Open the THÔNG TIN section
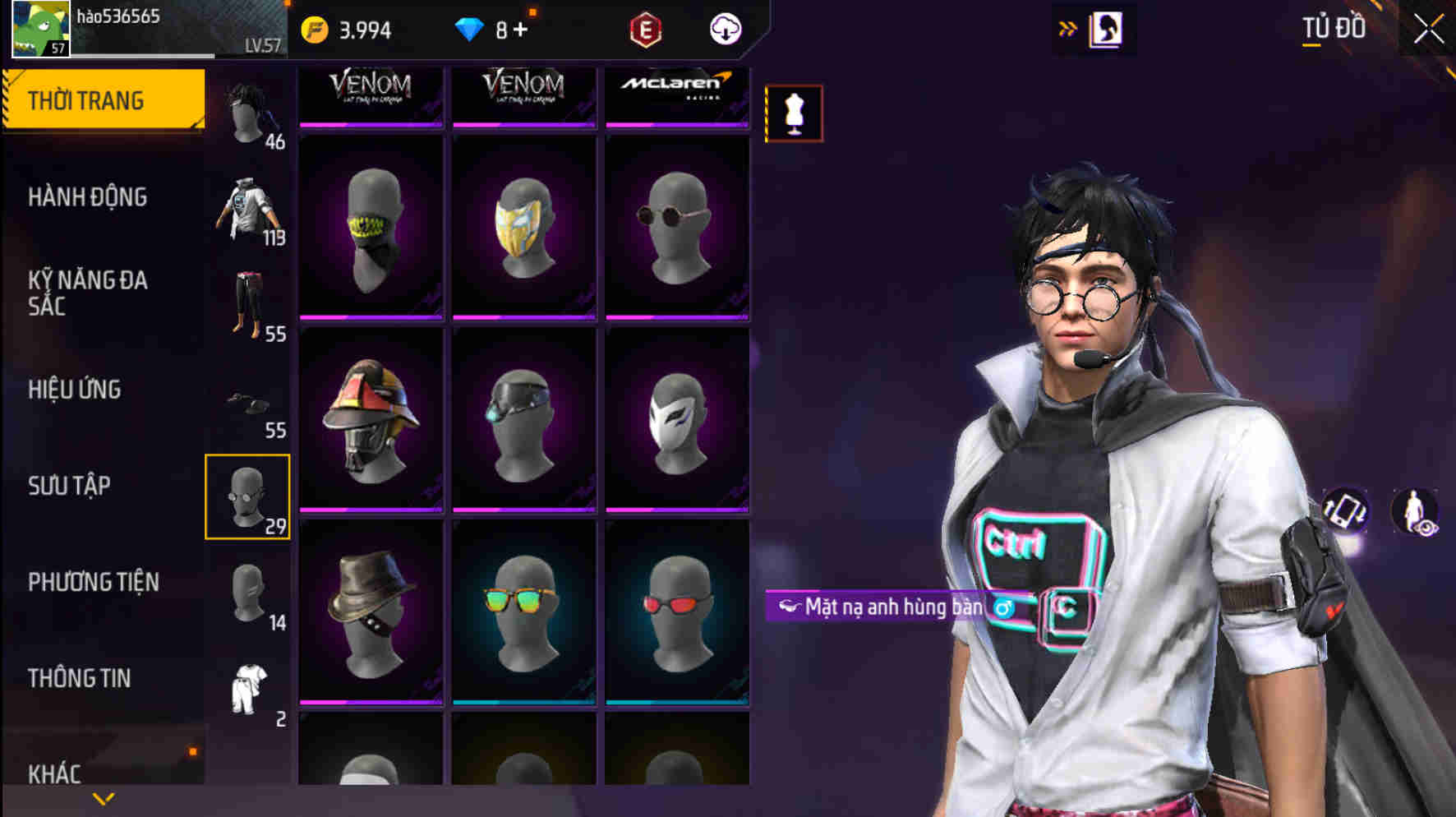 tap(79, 678)
